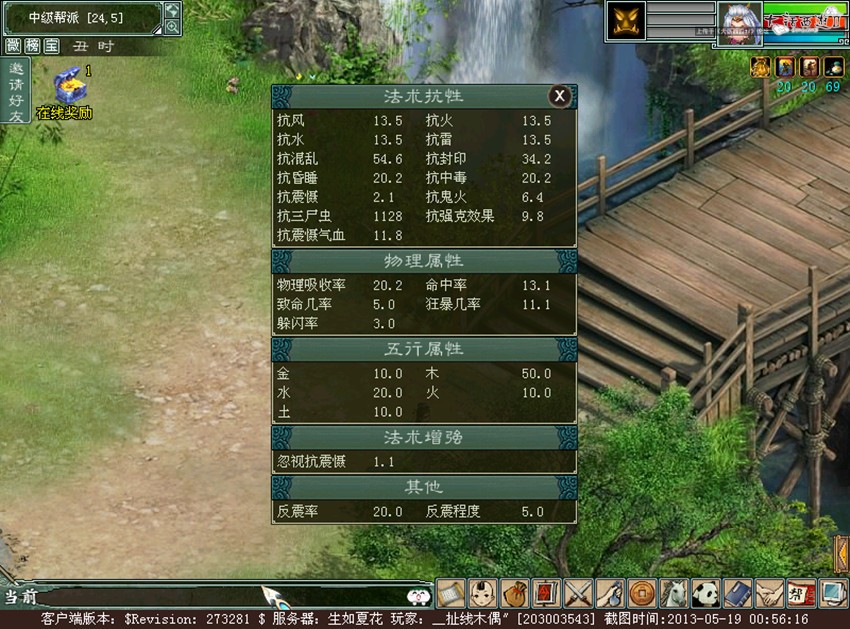
Task: Open the computer monitor system icon
Action: (x=832, y=593)
